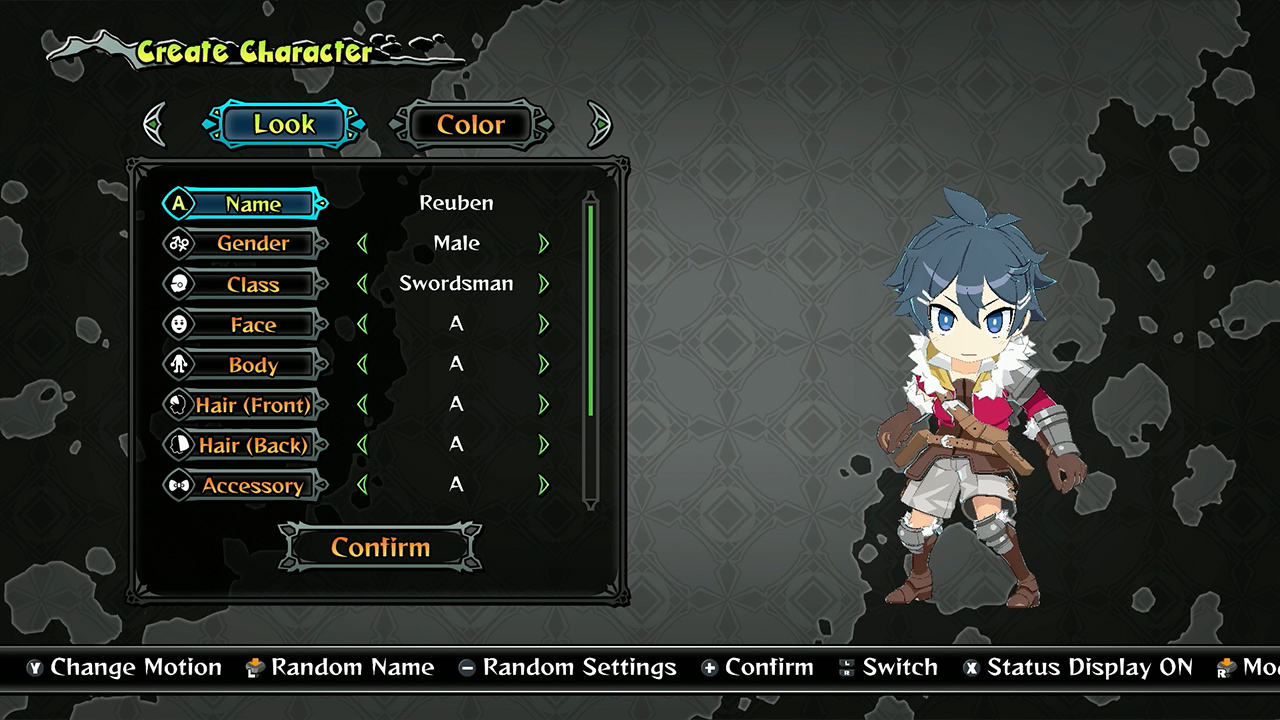The width and height of the screenshot is (1280, 720).
Task: Select the Look tab
Action: [284, 124]
